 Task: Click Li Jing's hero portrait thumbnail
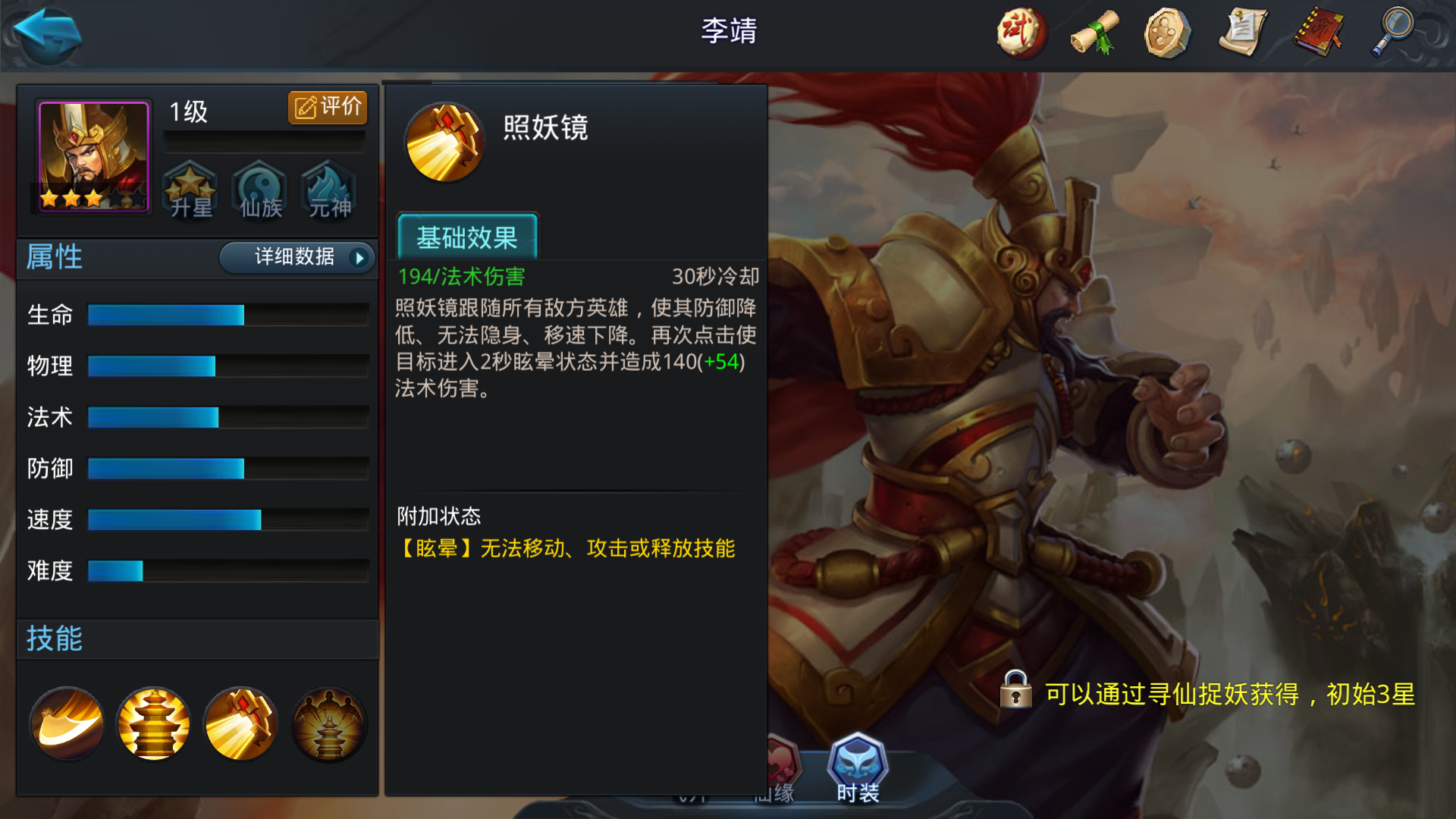[91, 155]
